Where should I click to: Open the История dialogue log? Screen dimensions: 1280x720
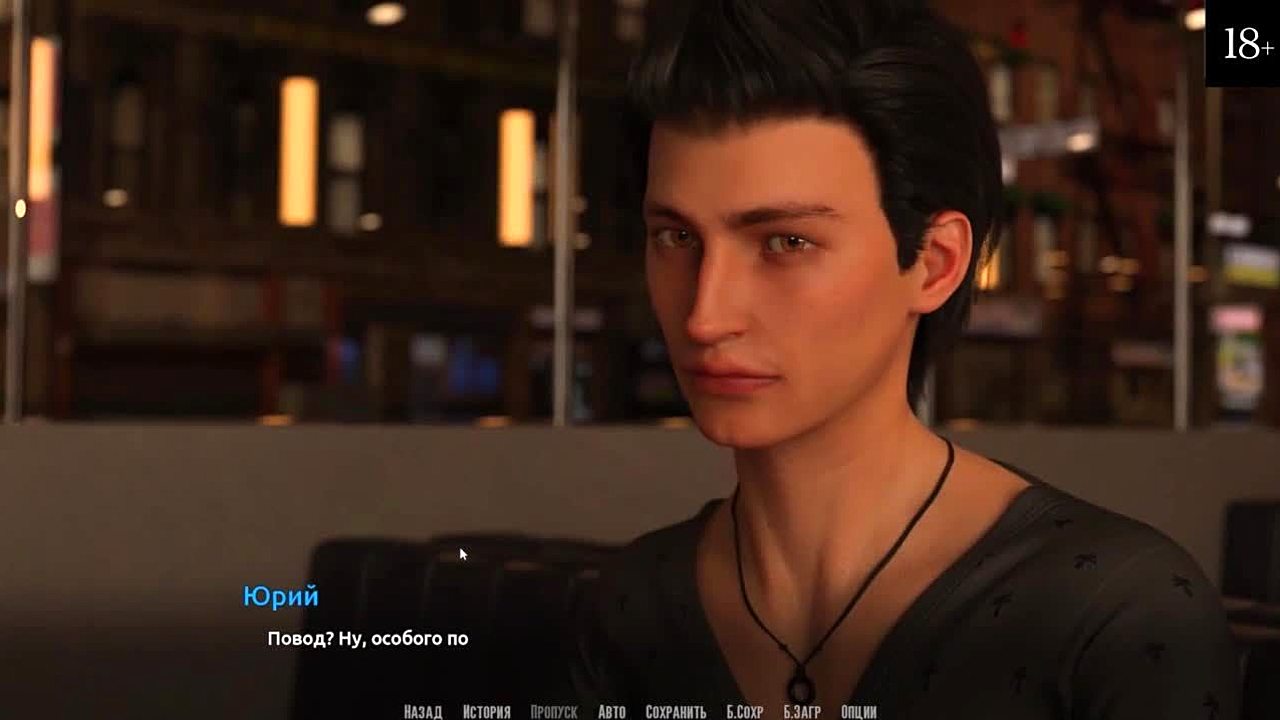(x=486, y=712)
